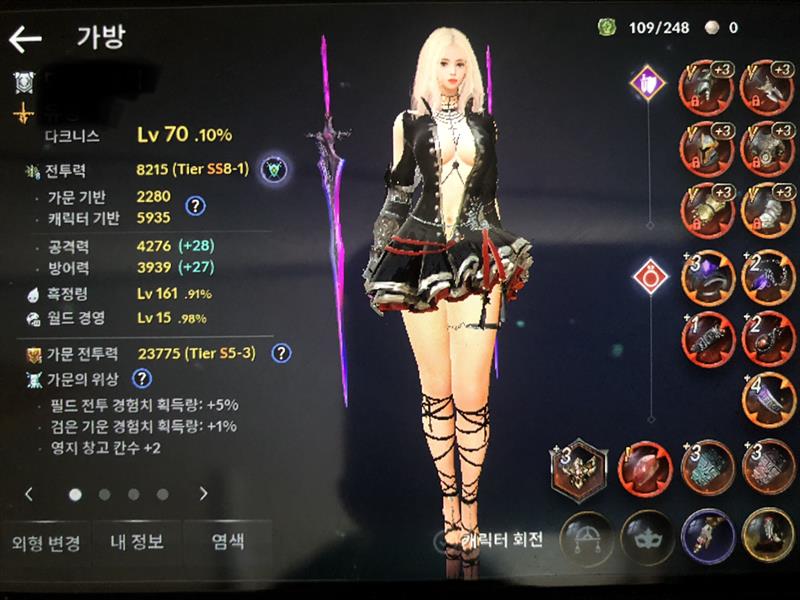800x600 pixels.
Task: Open the 내 정보 info panel
Action: [x=136, y=542]
